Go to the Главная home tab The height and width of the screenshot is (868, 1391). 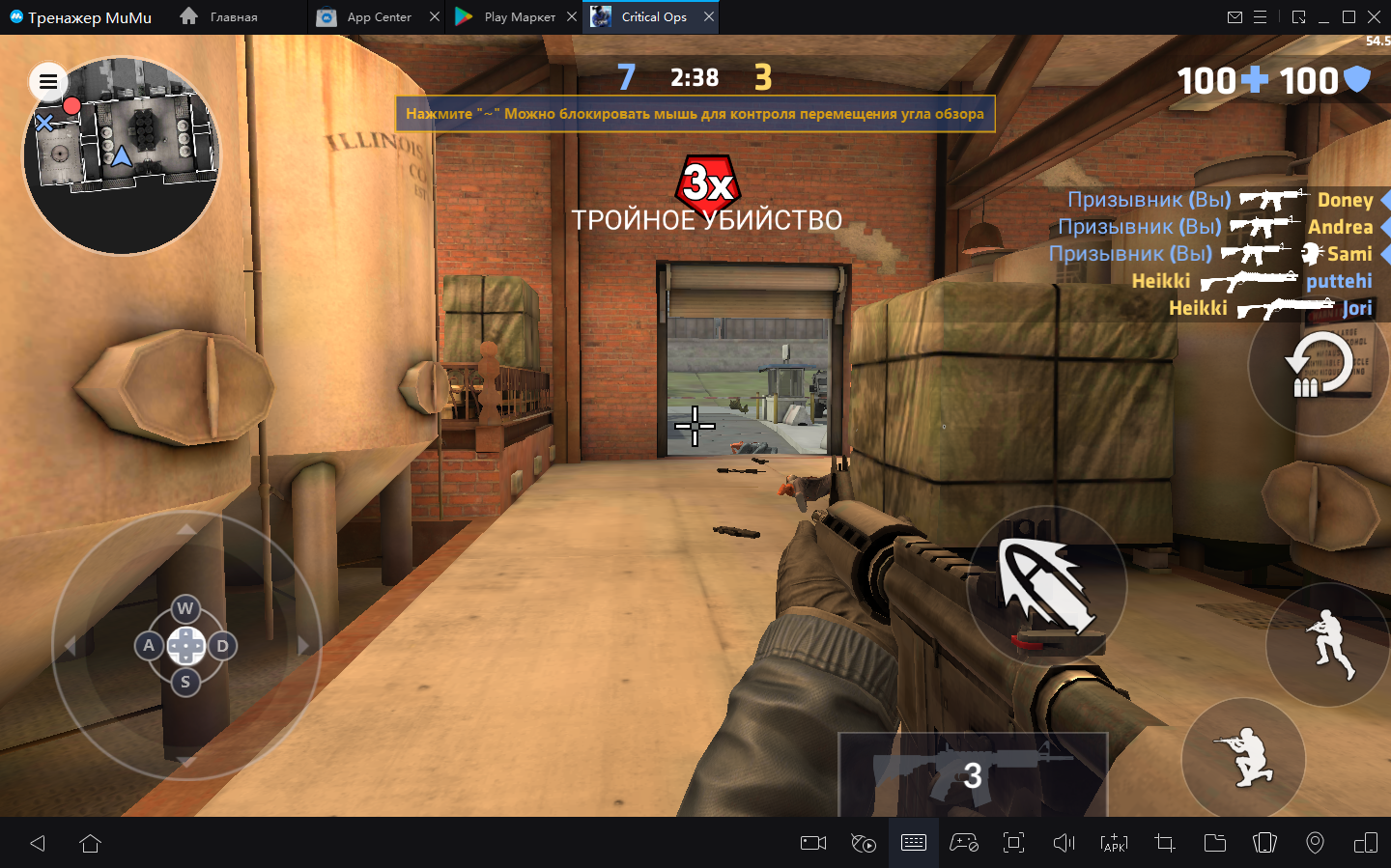(x=221, y=17)
